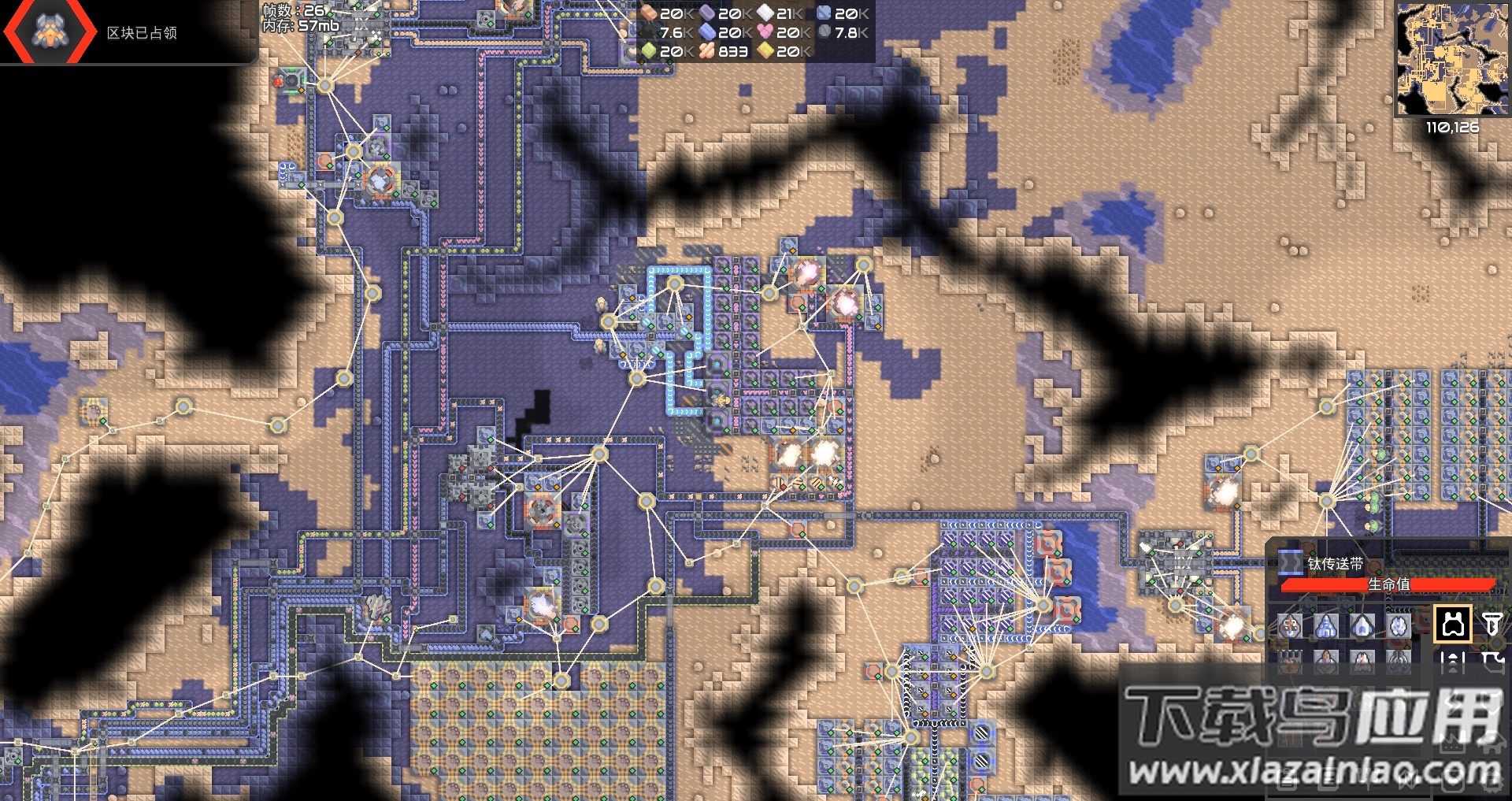This screenshot has height=801, width=1512.
Task: Choose the blue striped triangular unit block
Action: (1326, 626)
